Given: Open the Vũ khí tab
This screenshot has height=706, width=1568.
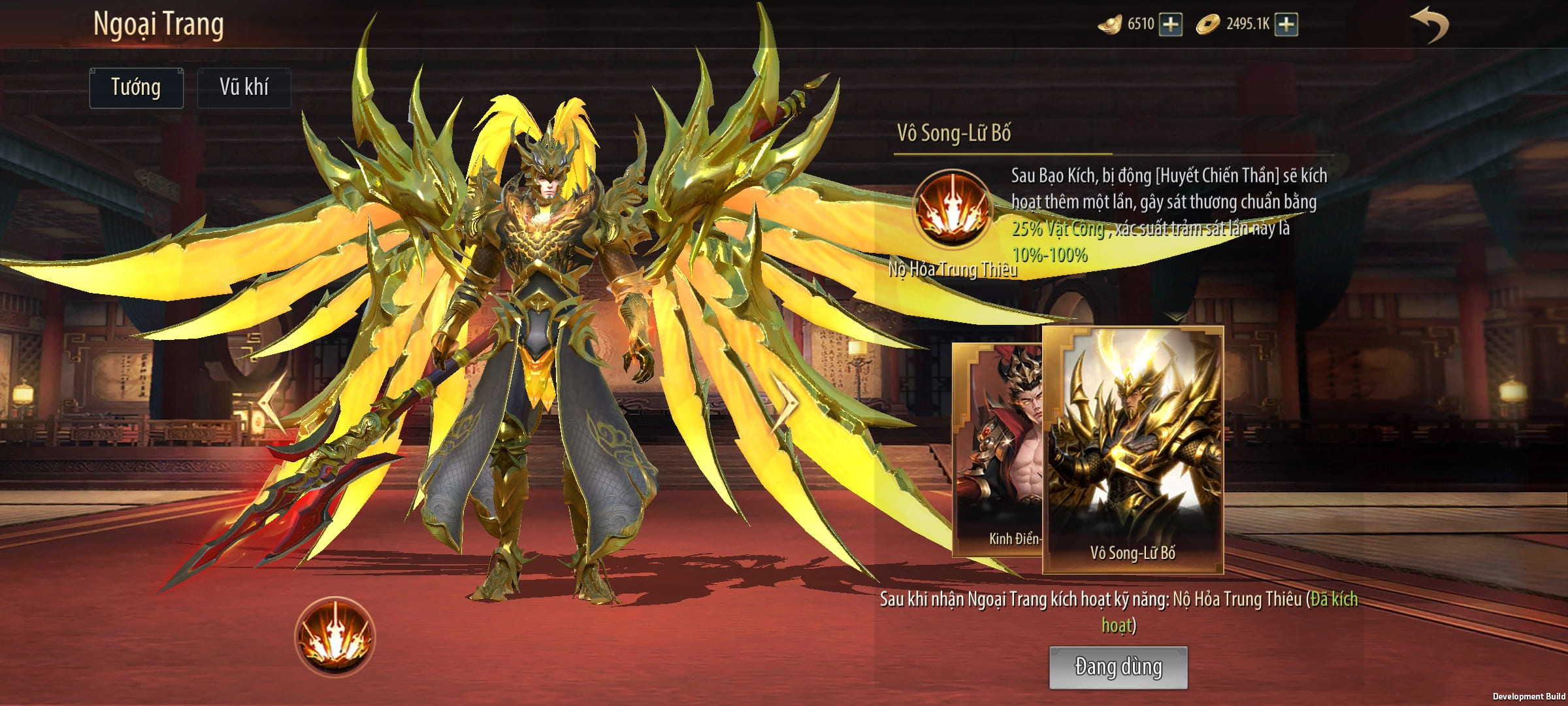Looking at the screenshot, I should pyautogui.click(x=244, y=88).
